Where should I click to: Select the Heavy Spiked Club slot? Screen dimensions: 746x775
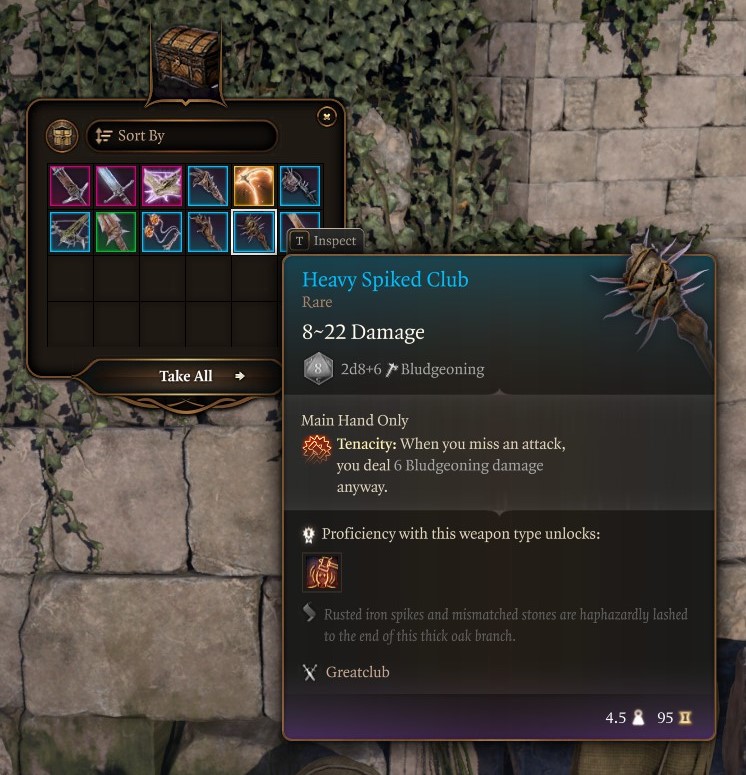click(254, 232)
